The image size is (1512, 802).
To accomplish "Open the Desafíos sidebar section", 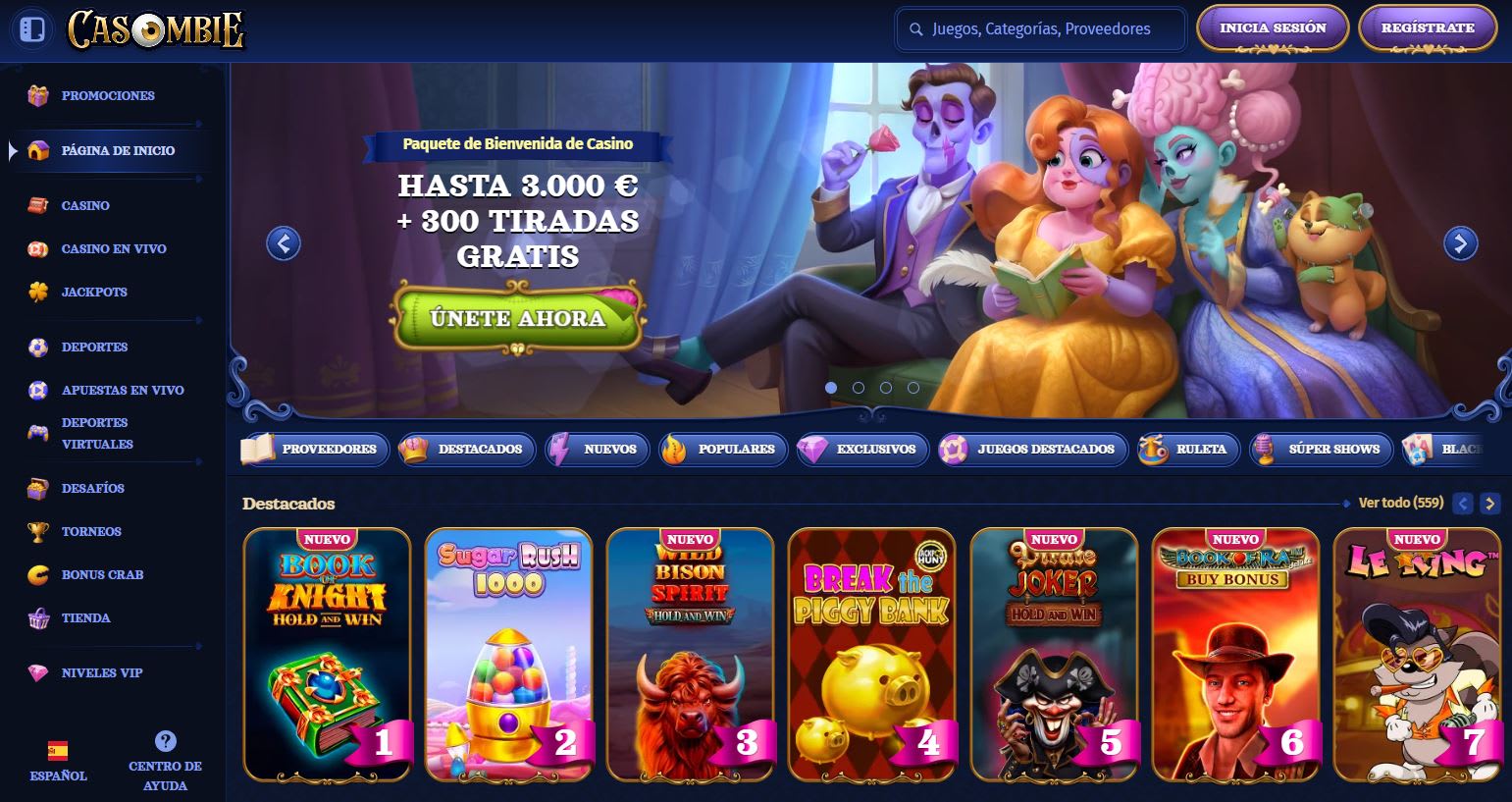I will (x=37, y=488).
